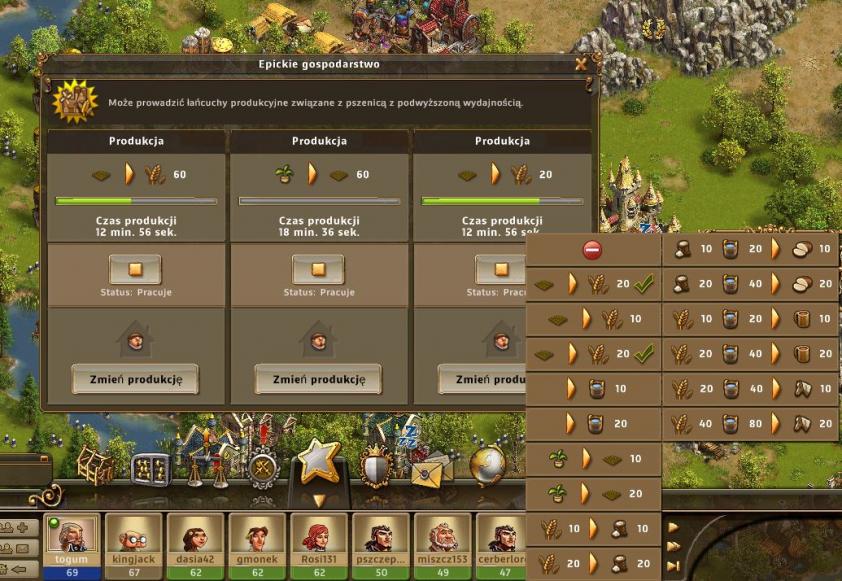The height and width of the screenshot is (581, 842).
Task: Select the recipe producing 20 water
Action: [593, 424]
